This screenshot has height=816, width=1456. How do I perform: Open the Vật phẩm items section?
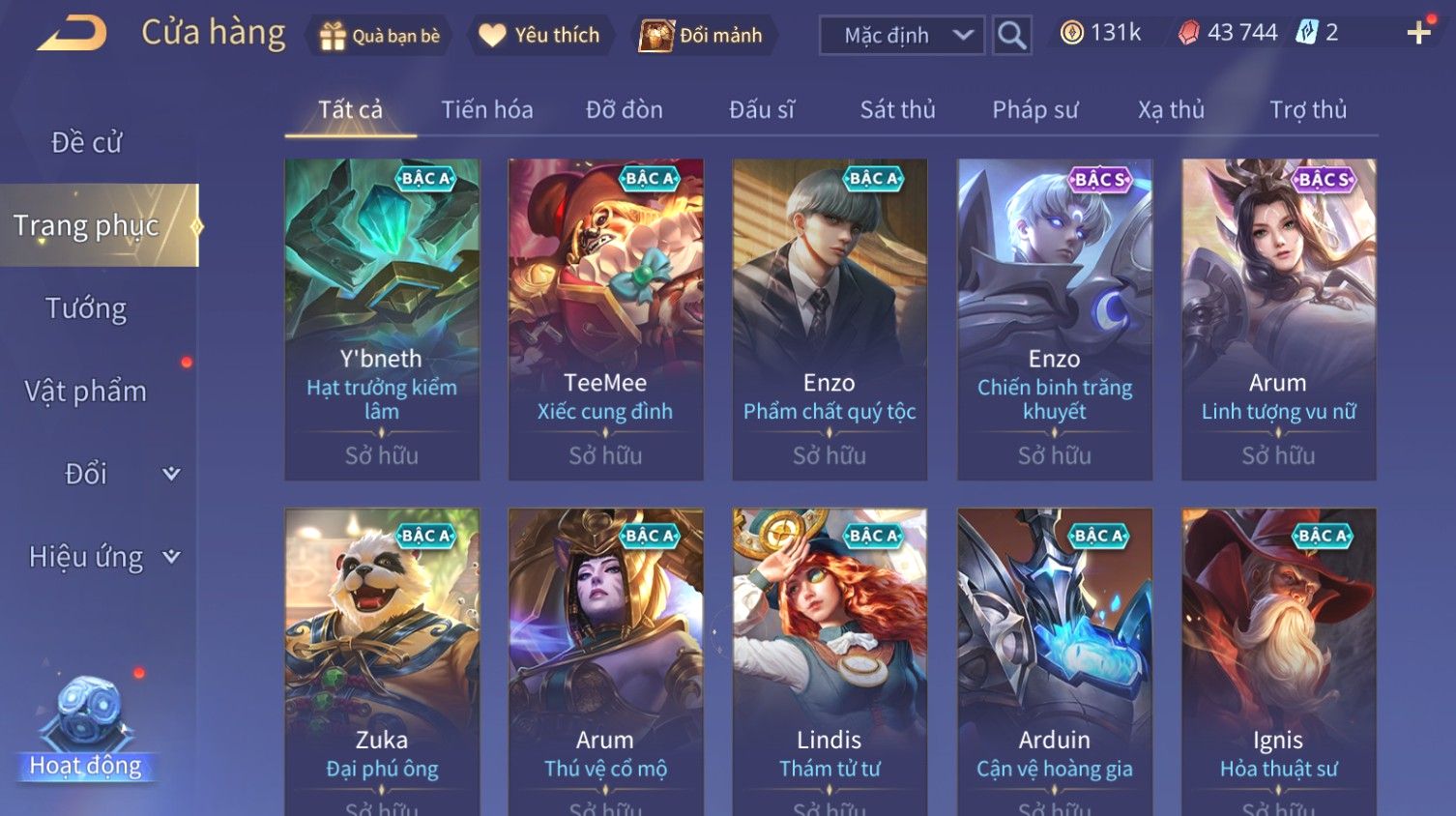pos(86,392)
